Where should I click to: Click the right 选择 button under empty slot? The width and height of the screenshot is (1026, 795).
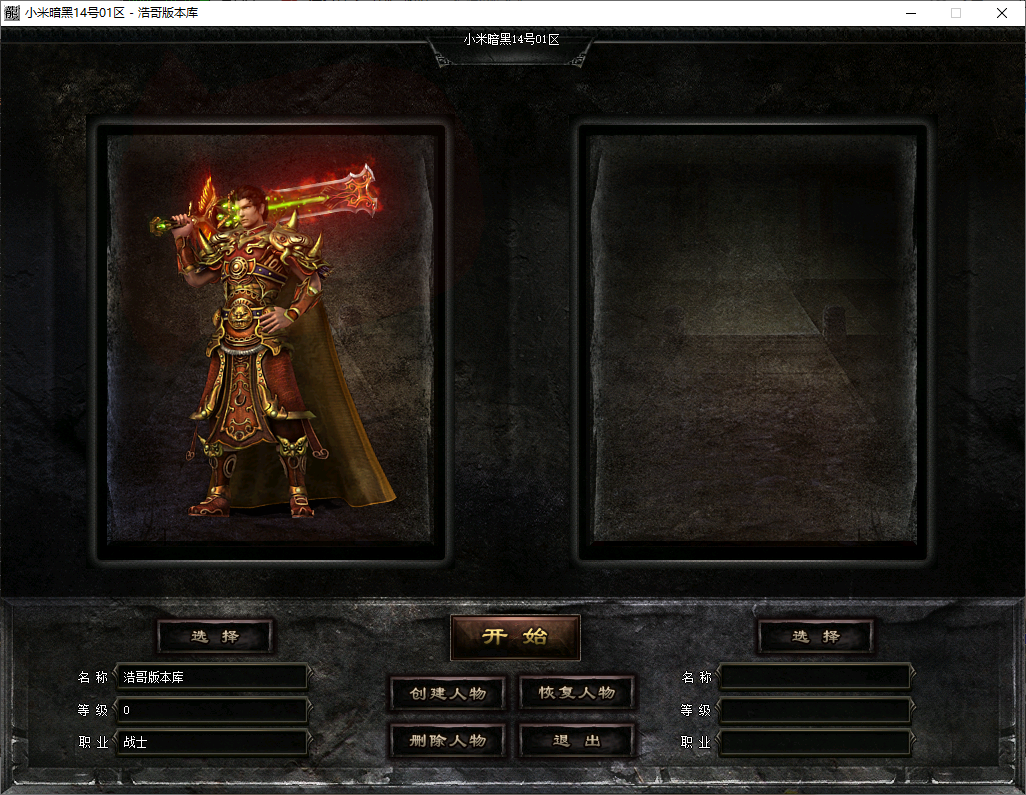[816, 636]
